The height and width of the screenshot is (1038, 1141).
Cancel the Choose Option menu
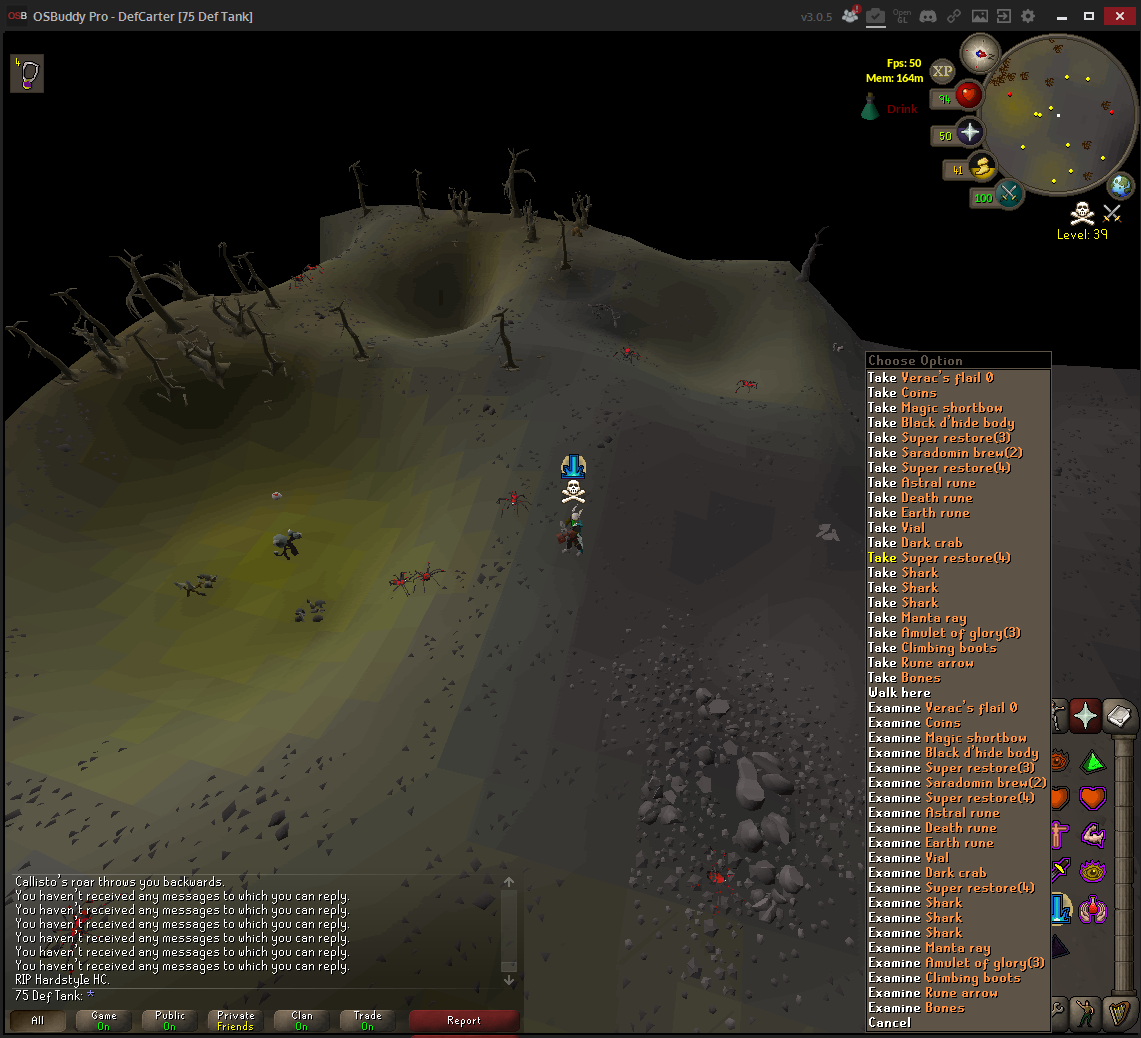pos(889,1023)
